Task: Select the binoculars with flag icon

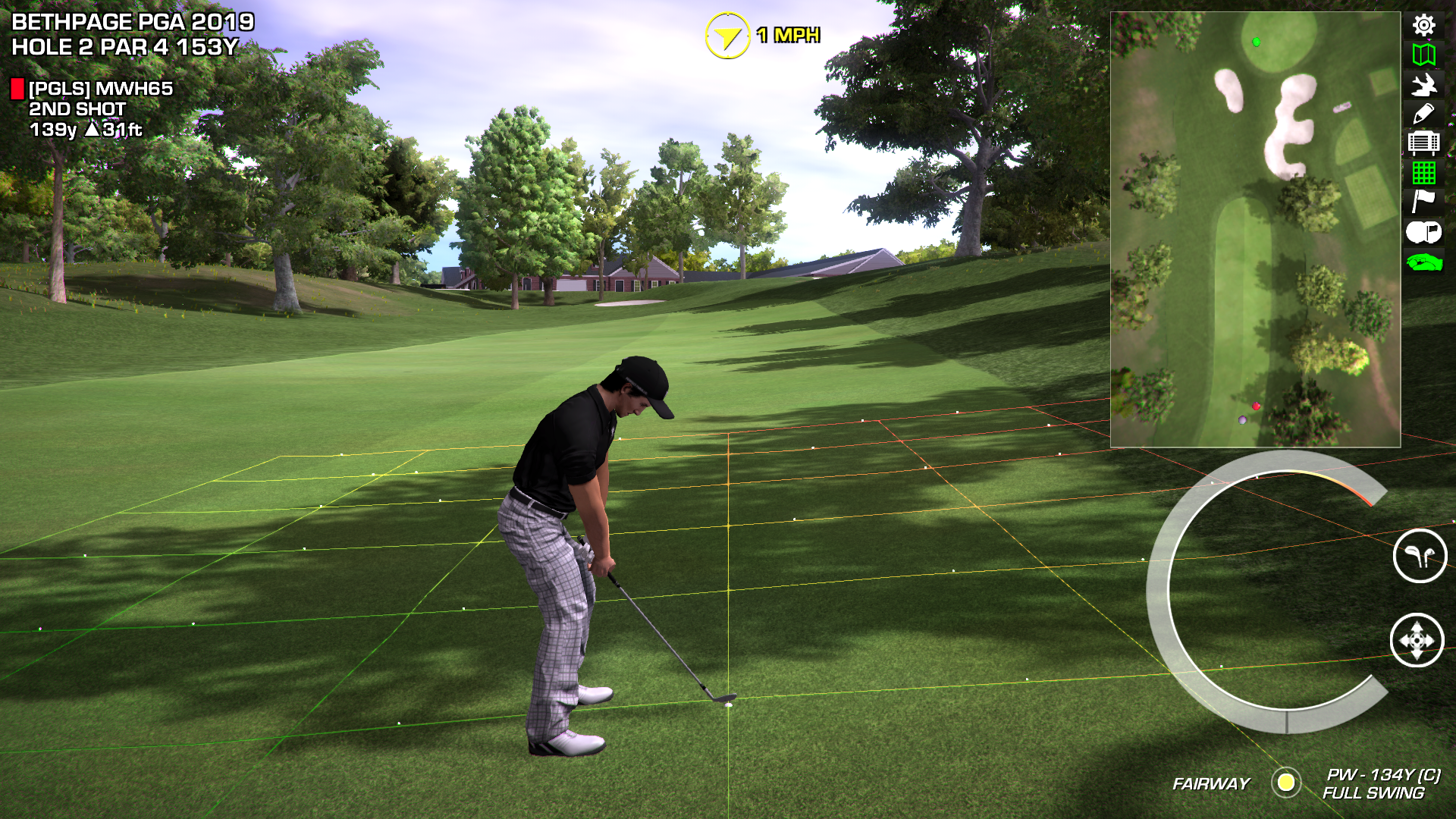Action: point(1423,232)
